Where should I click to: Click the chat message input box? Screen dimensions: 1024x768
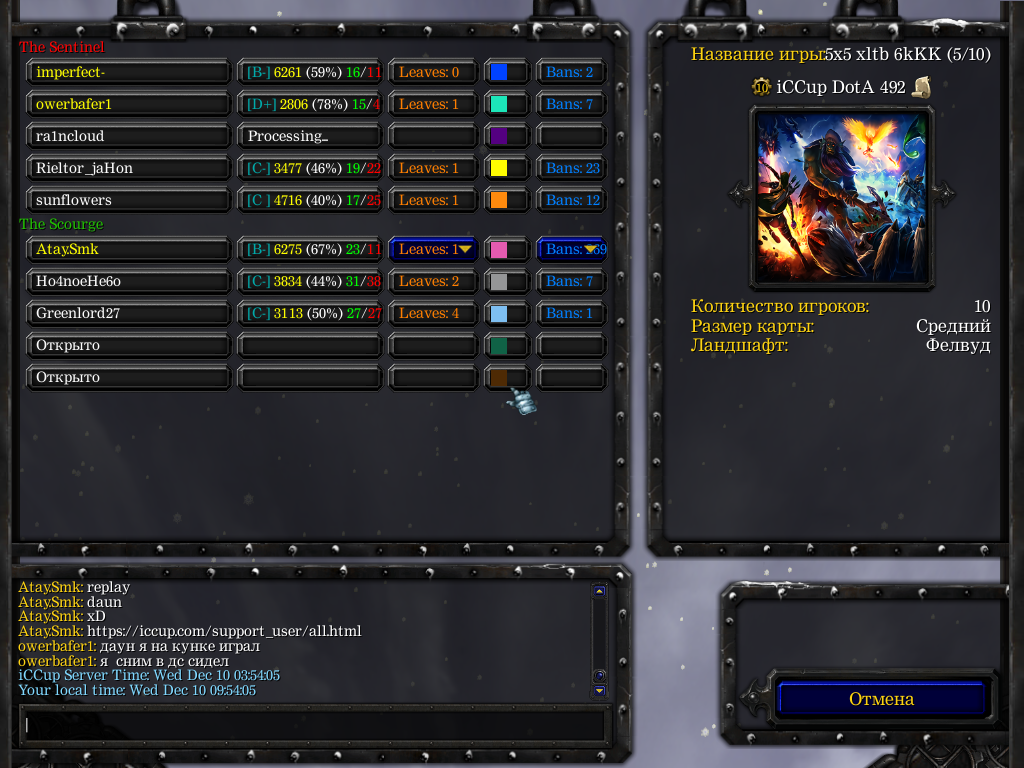[314, 725]
